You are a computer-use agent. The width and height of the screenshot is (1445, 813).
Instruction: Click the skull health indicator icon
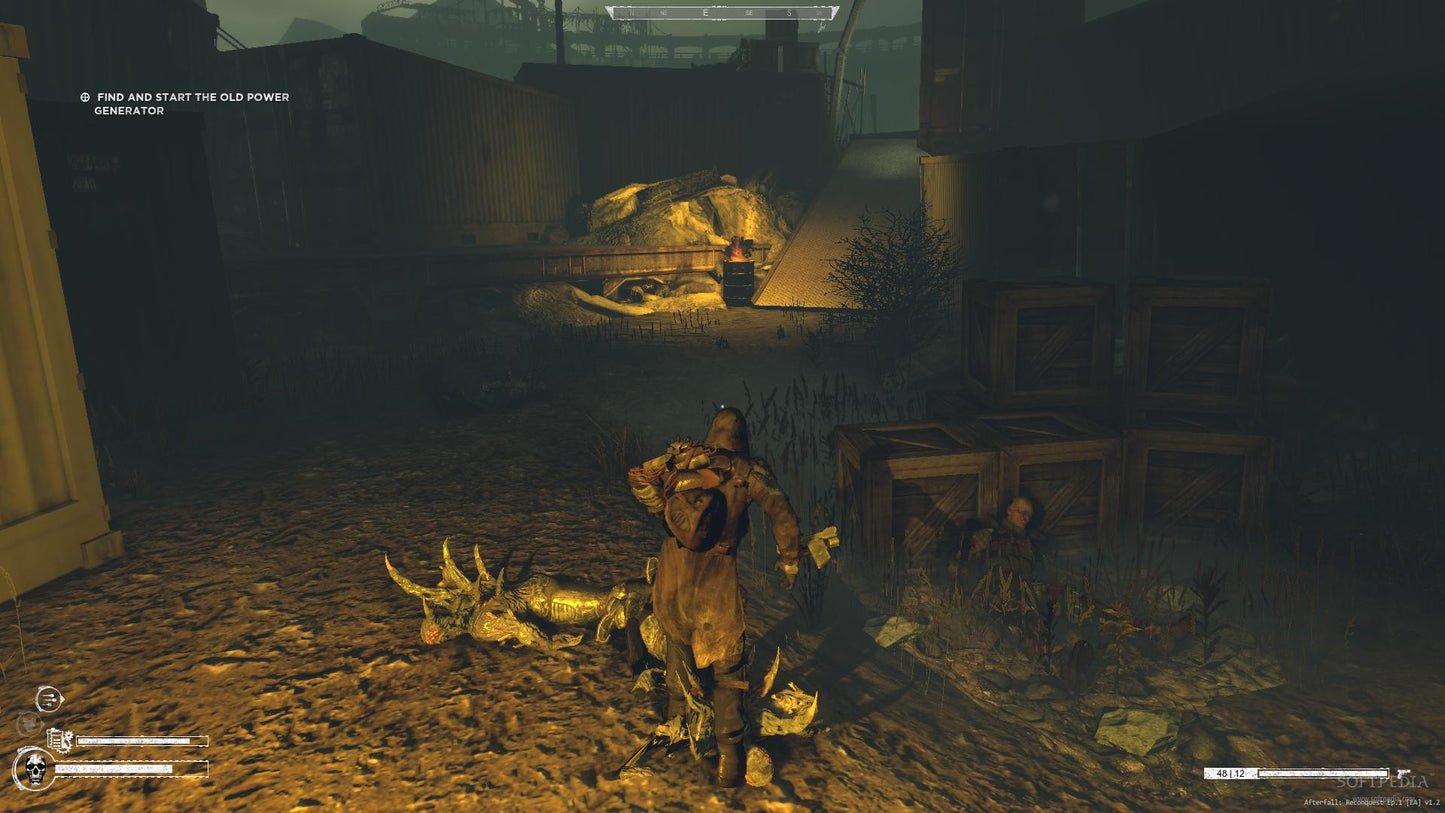[34, 768]
